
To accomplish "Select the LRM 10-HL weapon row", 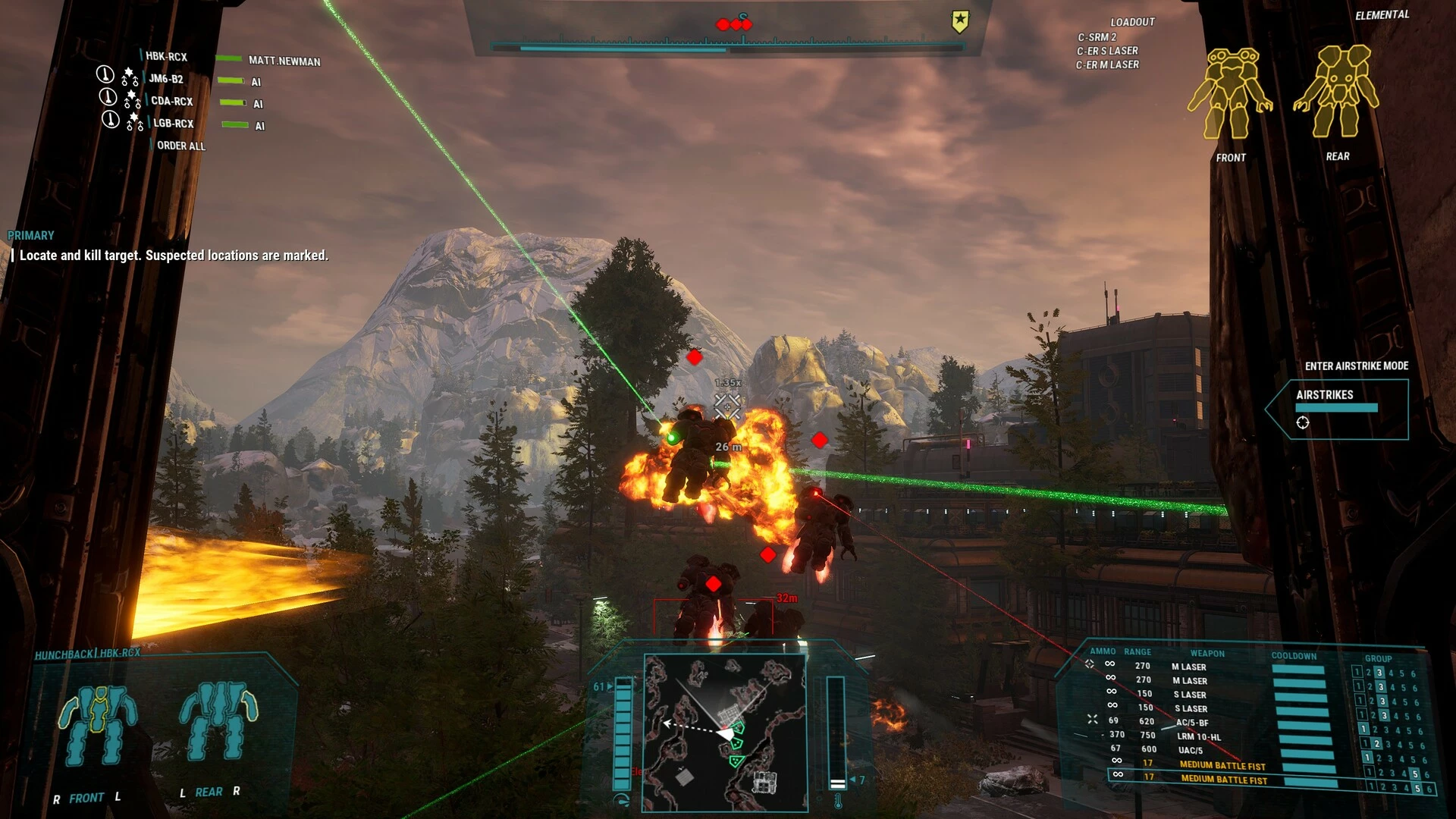I will click(x=1198, y=736).
